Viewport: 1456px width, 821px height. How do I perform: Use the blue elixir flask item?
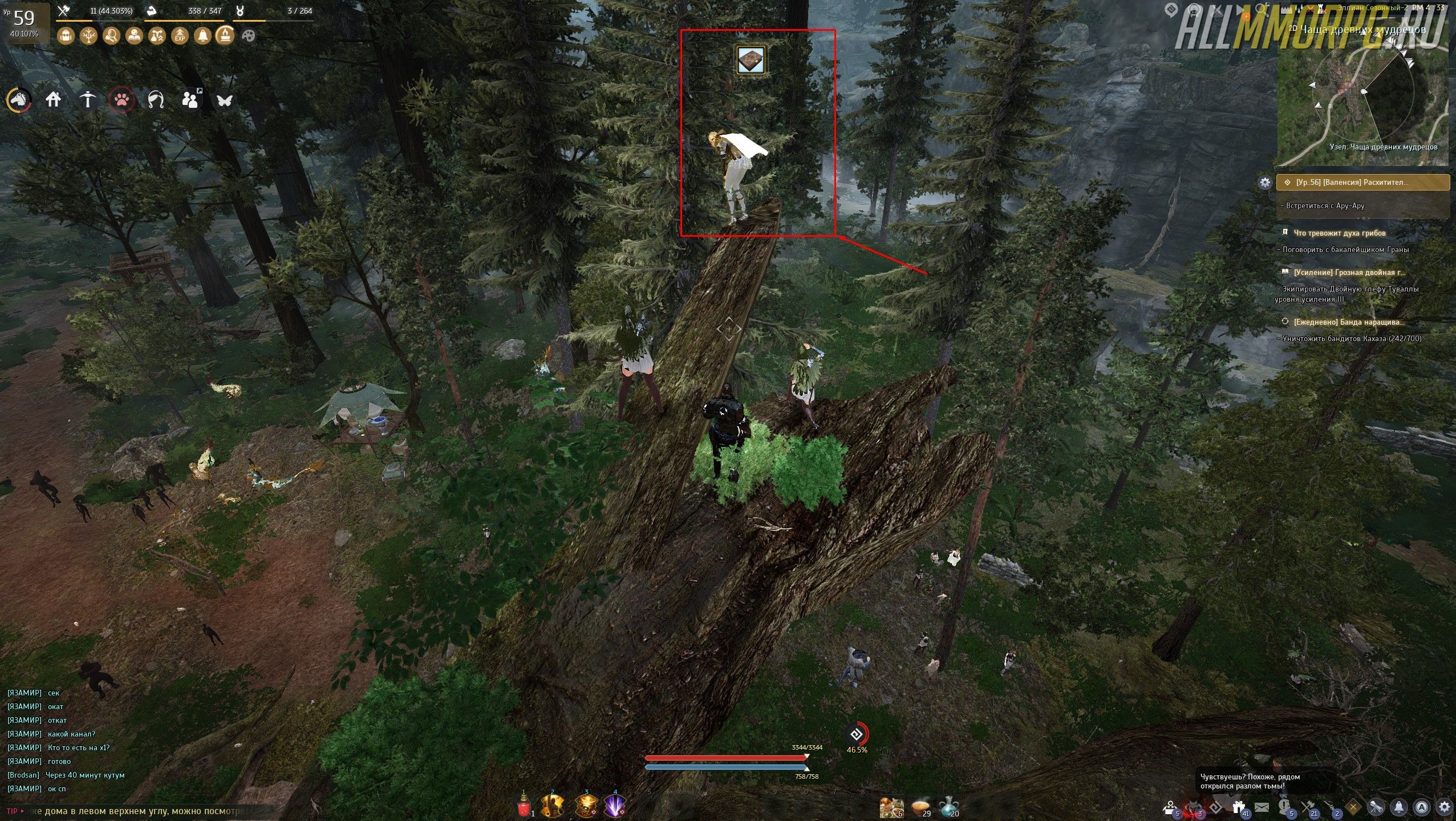pyautogui.click(x=948, y=807)
